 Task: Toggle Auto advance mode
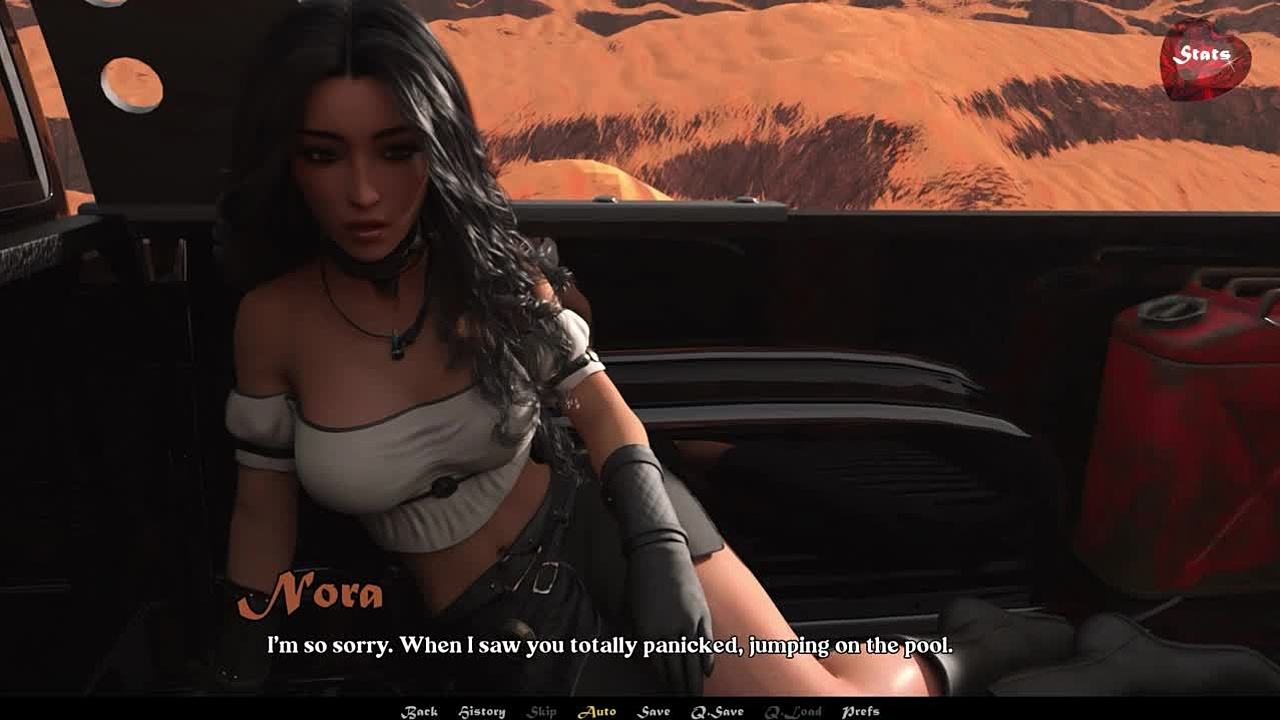click(597, 711)
